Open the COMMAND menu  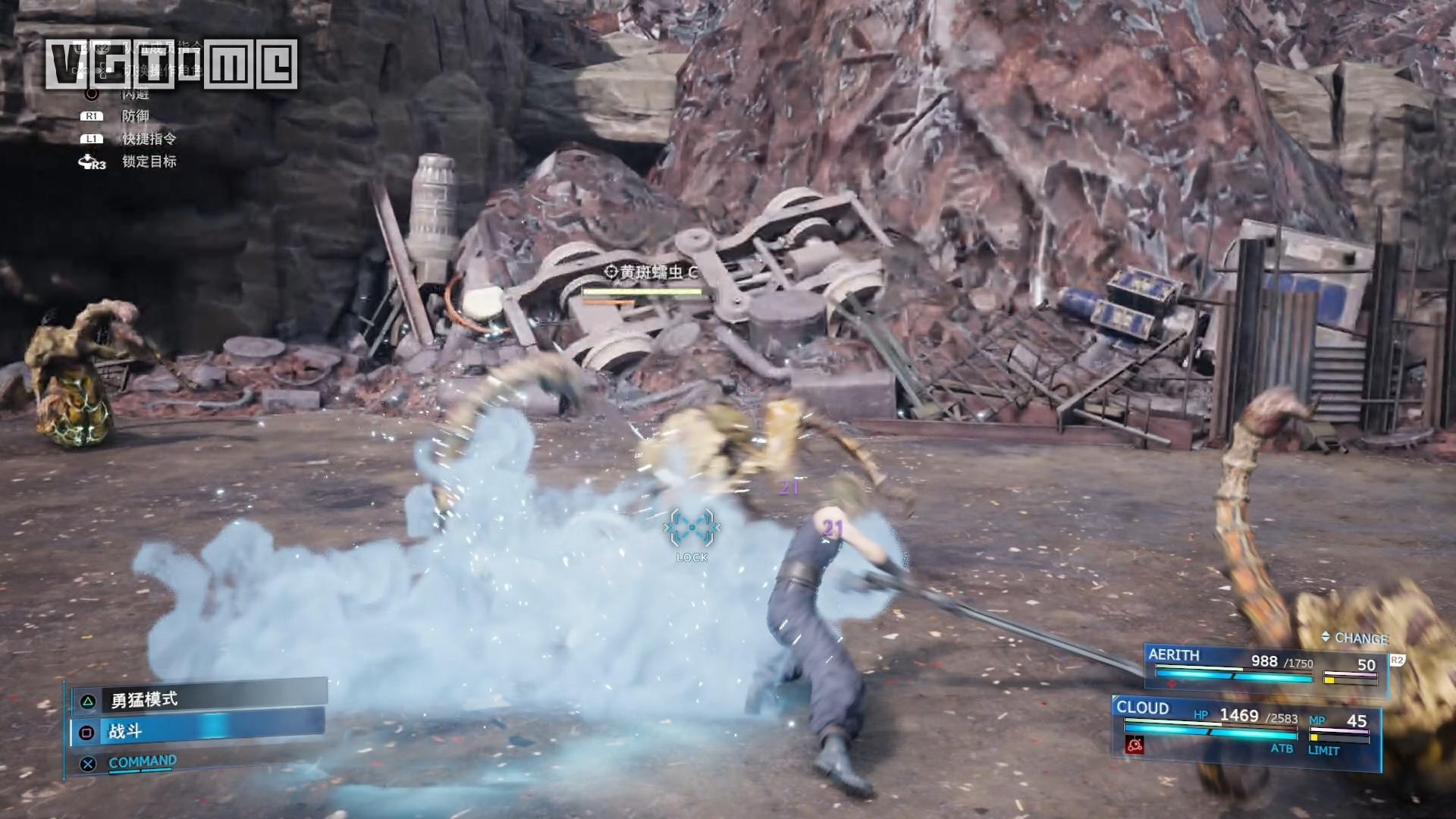click(x=142, y=762)
